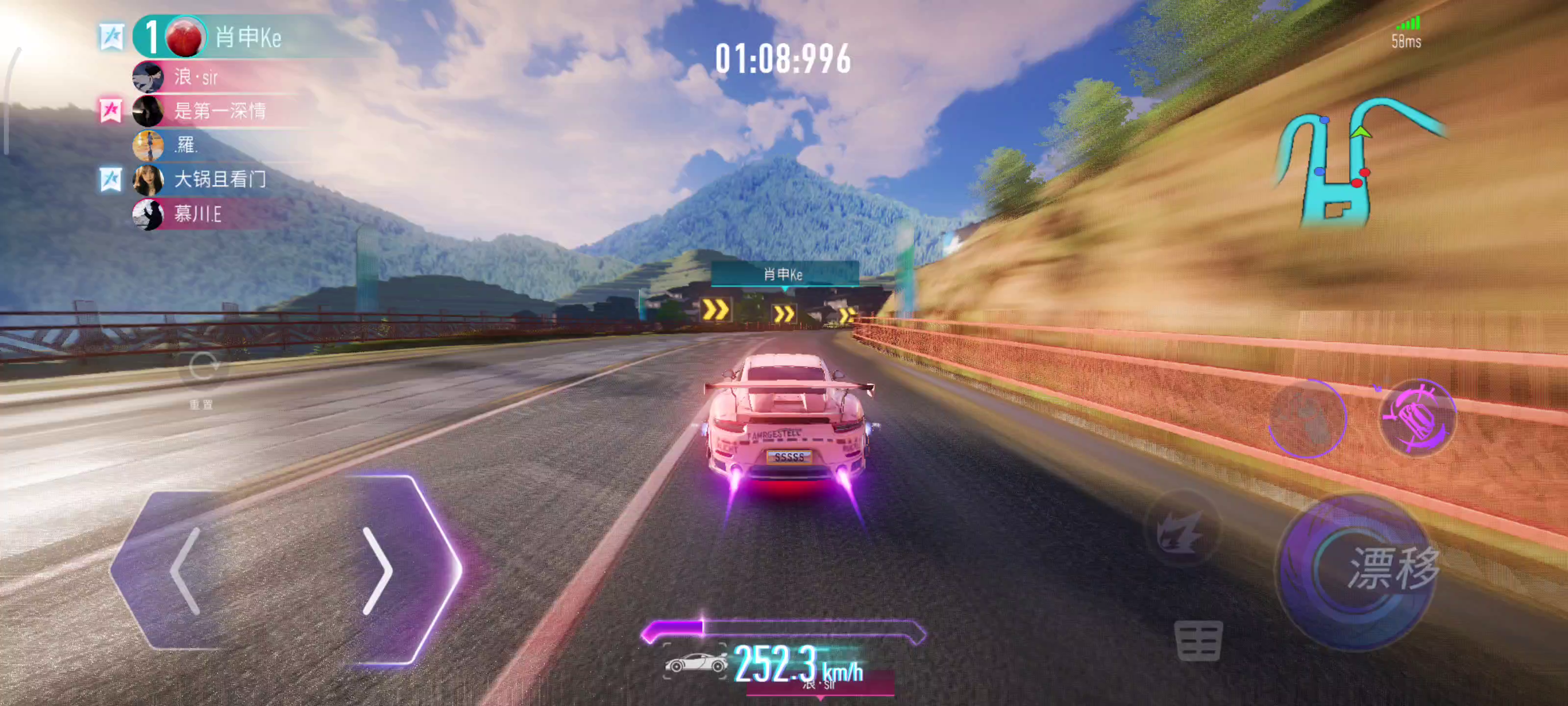Image resolution: width=1568 pixels, height=706 pixels.
Task: Pick player 大锅且看门 from the ranking
Action: pyautogui.click(x=219, y=179)
